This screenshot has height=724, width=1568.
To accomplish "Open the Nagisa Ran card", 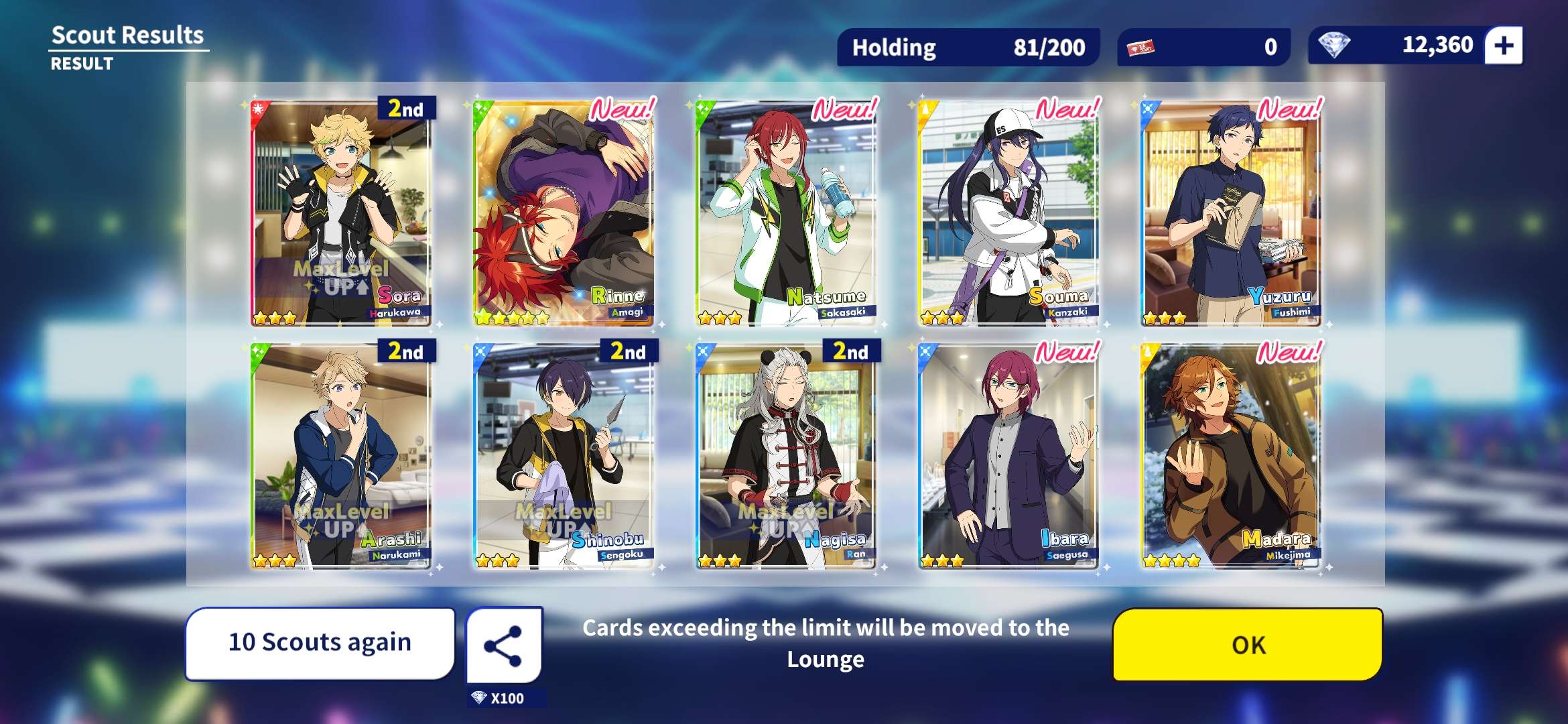I will 786,456.
